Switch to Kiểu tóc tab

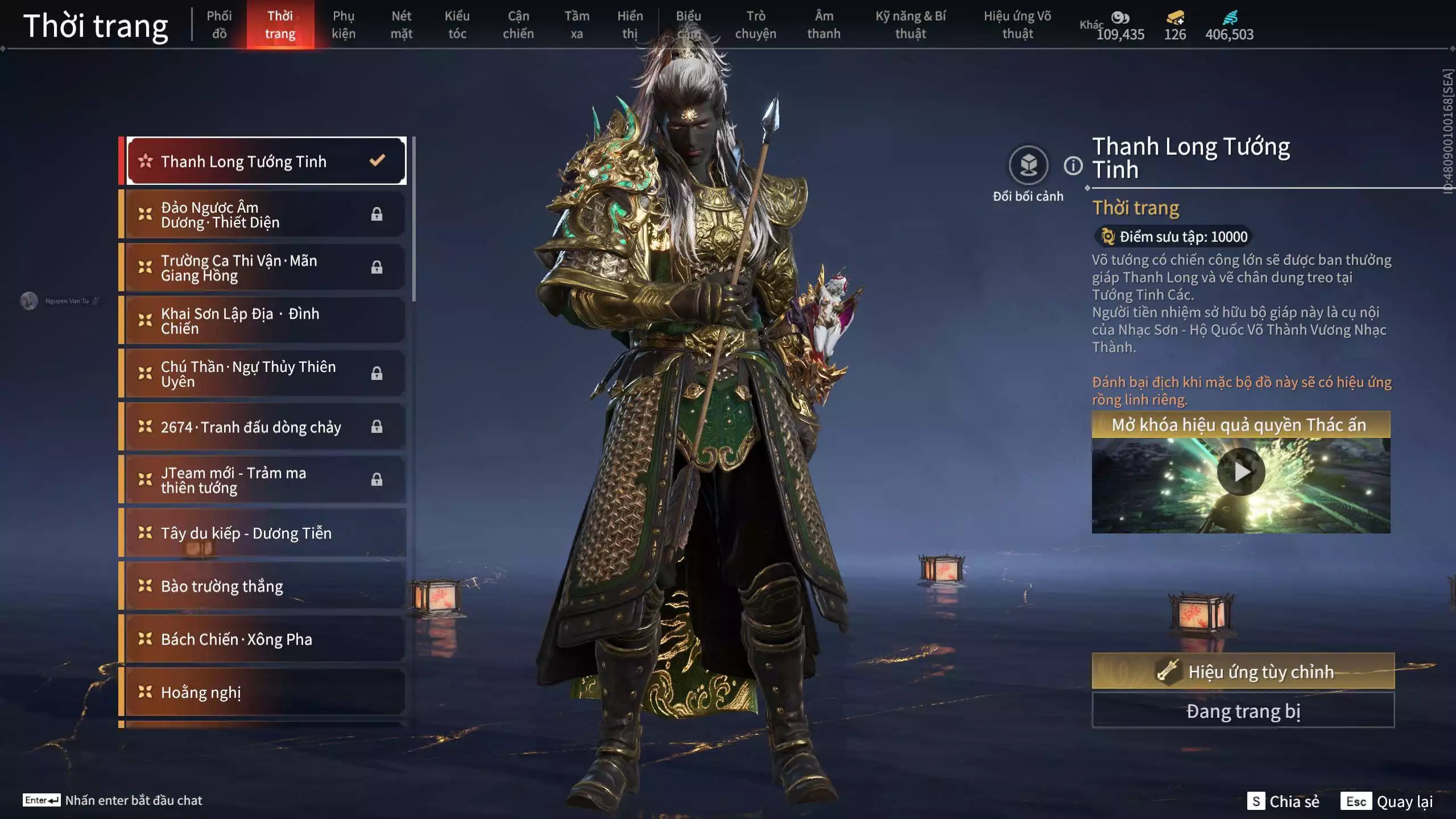(457, 24)
